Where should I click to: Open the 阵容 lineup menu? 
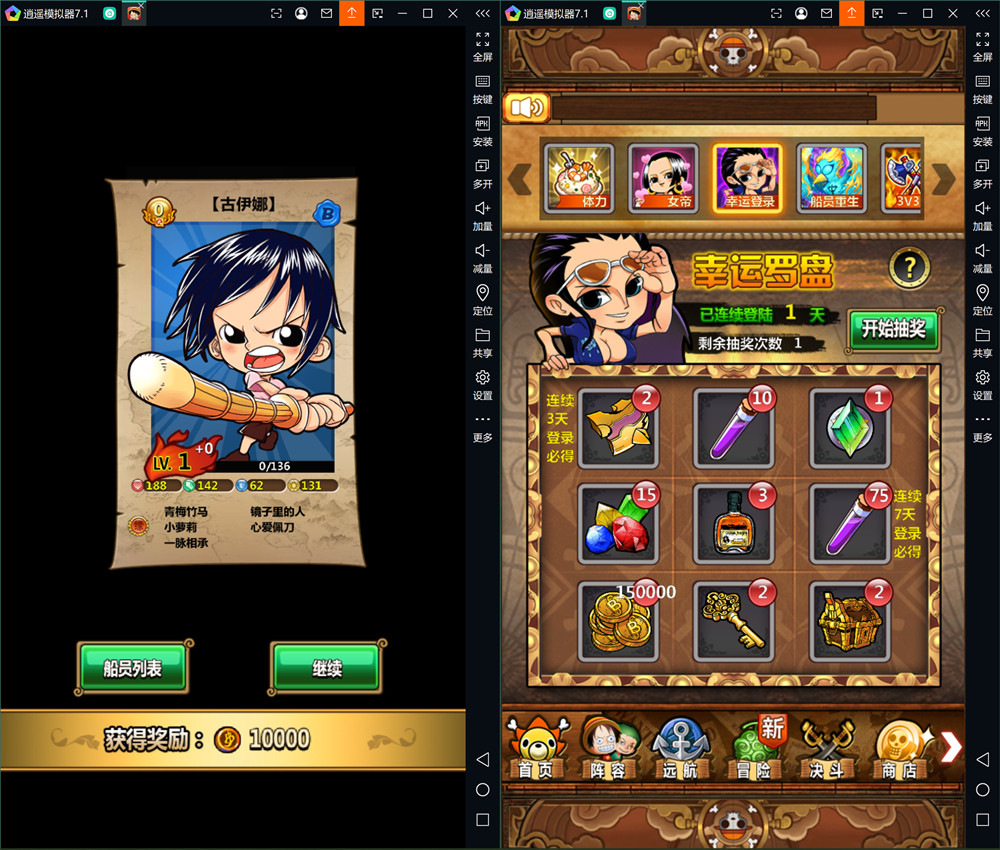click(608, 750)
